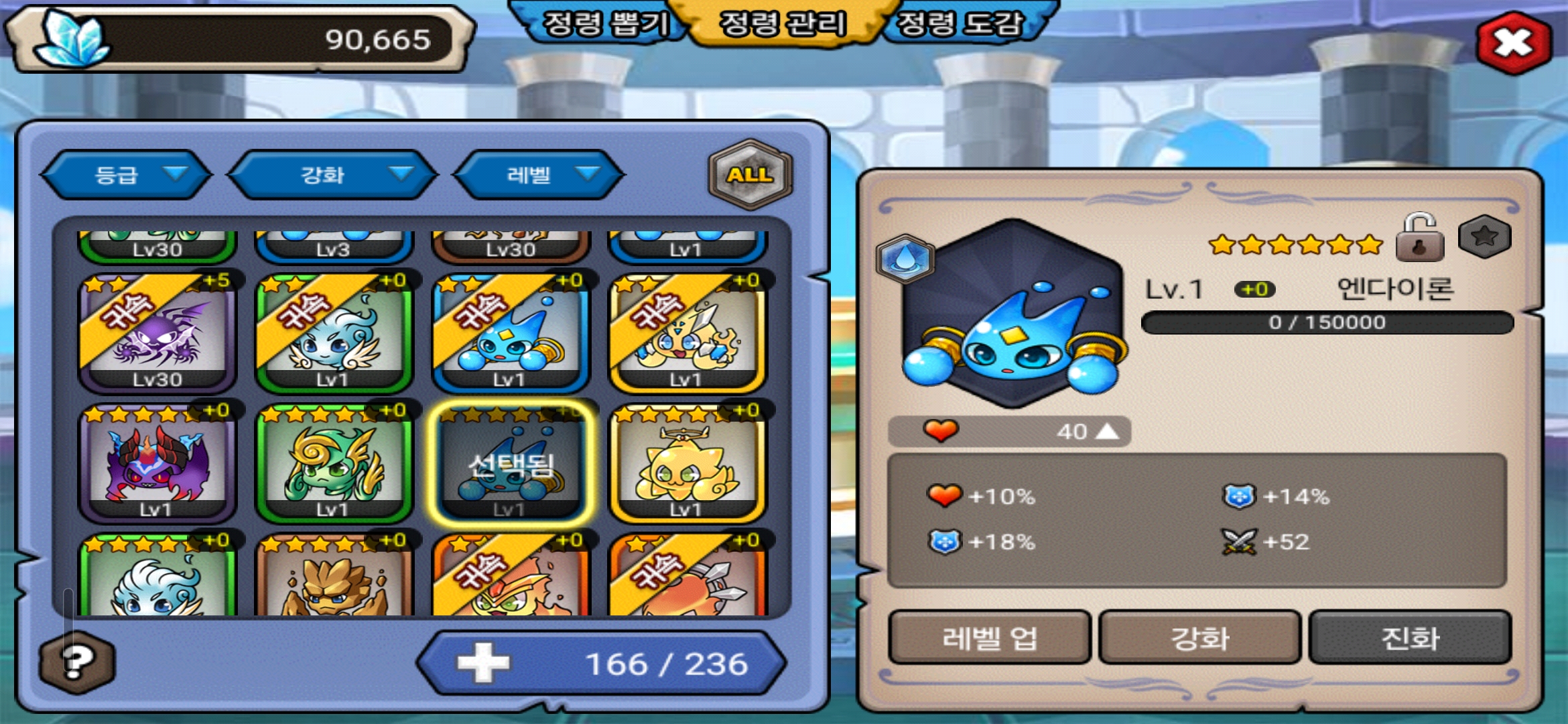1568x724 pixels.
Task: Select the purple spider spirit Lv30
Action: click(x=157, y=333)
